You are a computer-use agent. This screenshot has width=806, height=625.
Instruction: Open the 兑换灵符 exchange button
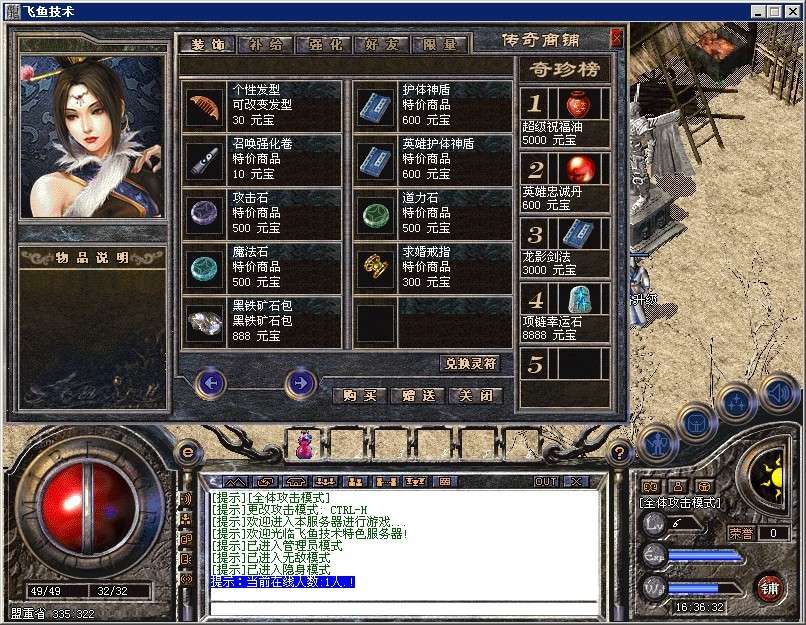[x=469, y=363]
